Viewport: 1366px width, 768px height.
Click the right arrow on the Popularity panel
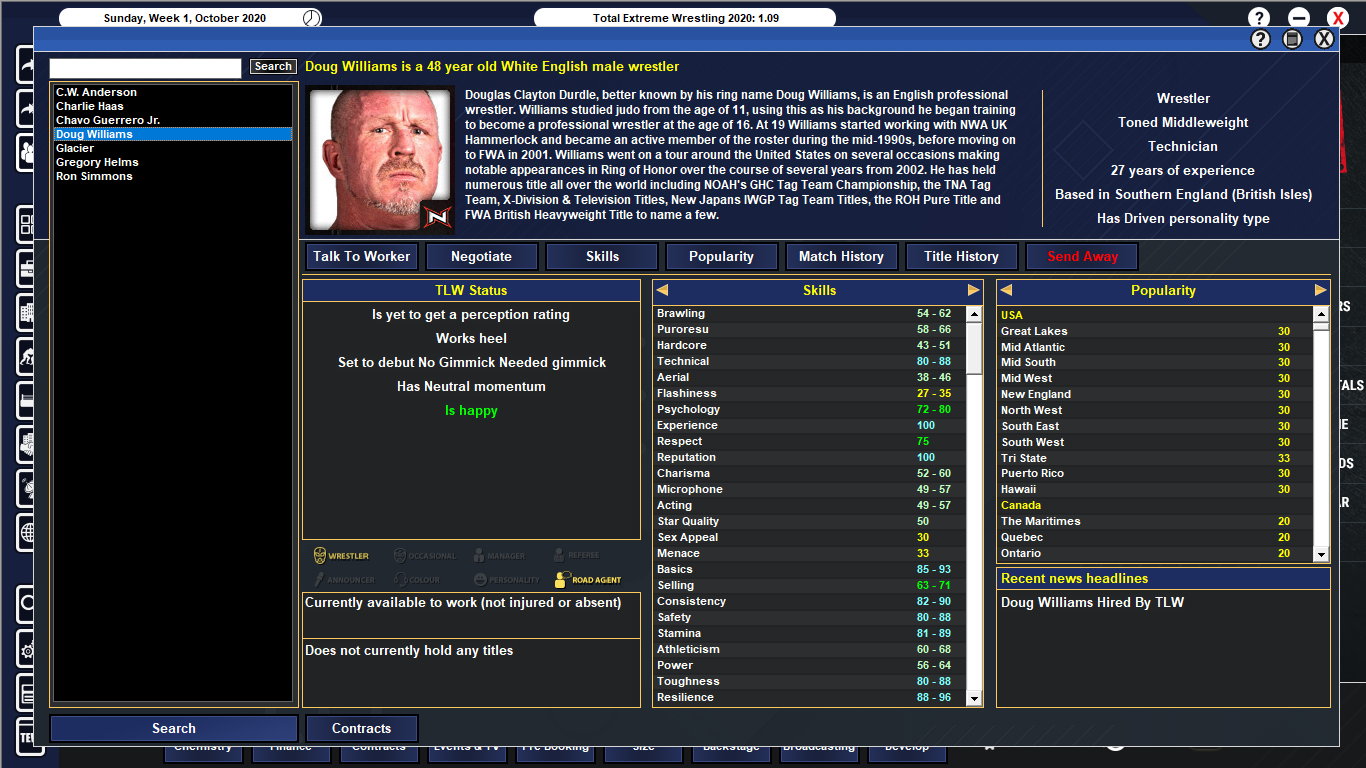(x=1322, y=290)
